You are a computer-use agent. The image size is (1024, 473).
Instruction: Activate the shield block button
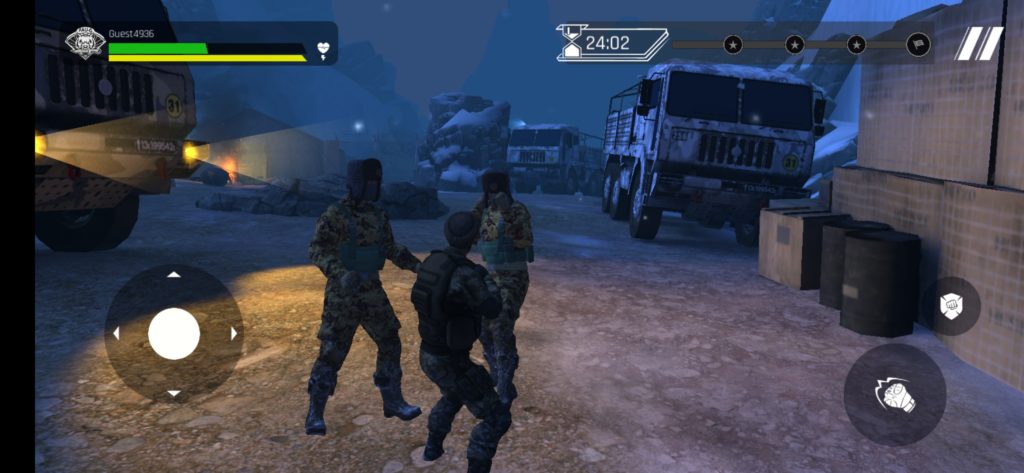click(950, 306)
